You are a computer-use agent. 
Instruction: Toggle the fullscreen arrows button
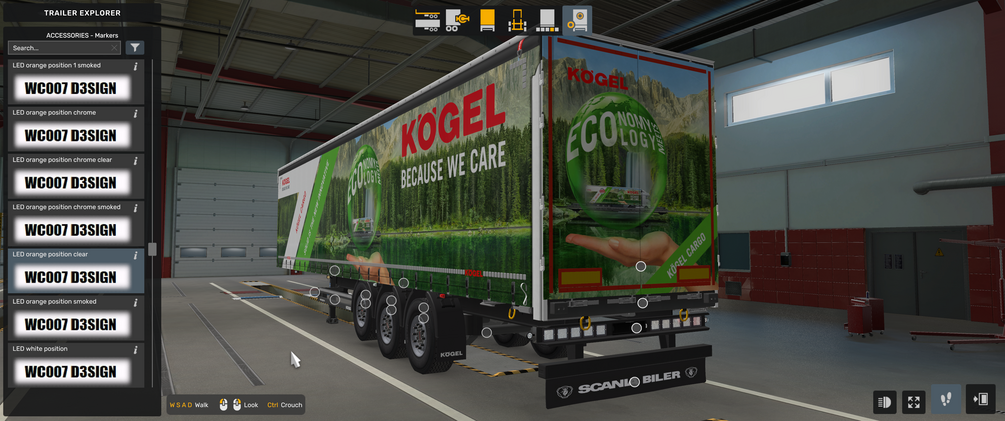point(914,402)
